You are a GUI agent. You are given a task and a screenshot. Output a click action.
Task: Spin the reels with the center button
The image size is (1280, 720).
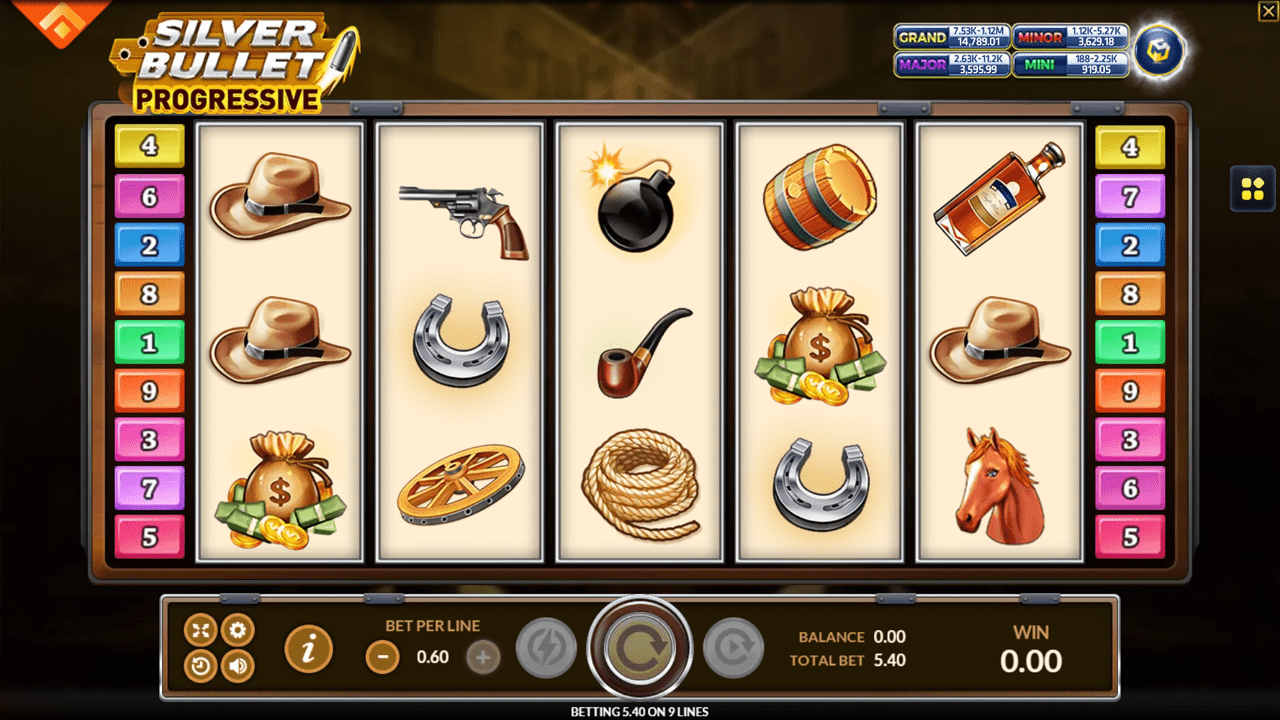click(x=639, y=649)
